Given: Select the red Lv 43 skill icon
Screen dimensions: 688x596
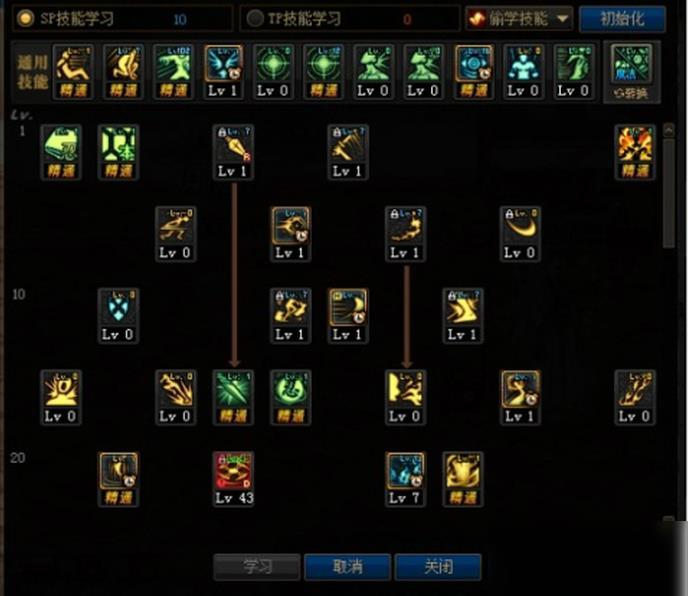Looking at the screenshot, I should [x=233, y=472].
